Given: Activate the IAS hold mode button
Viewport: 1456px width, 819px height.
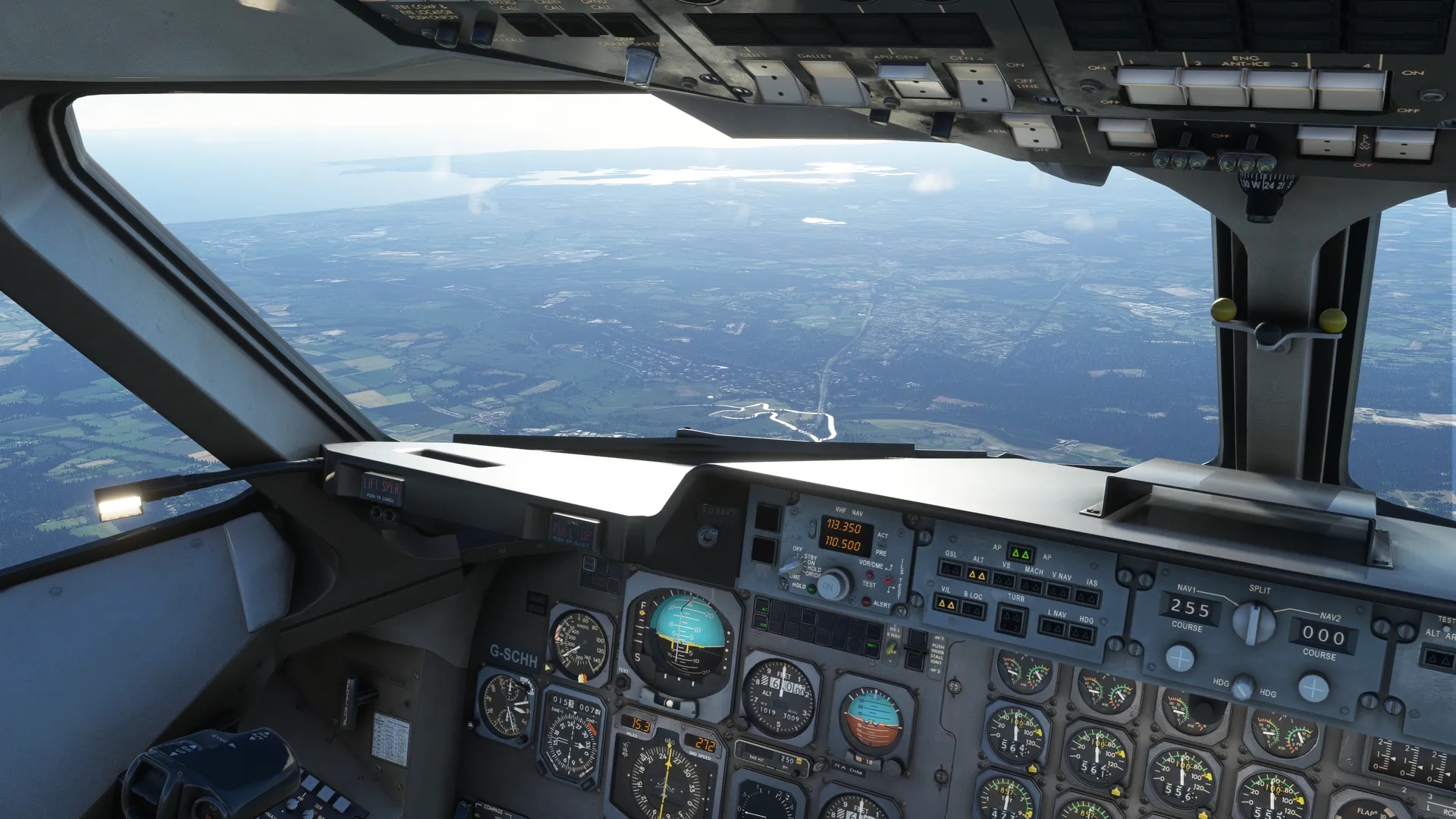Looking at the screenshot, I should click(x=1087, y=598).
